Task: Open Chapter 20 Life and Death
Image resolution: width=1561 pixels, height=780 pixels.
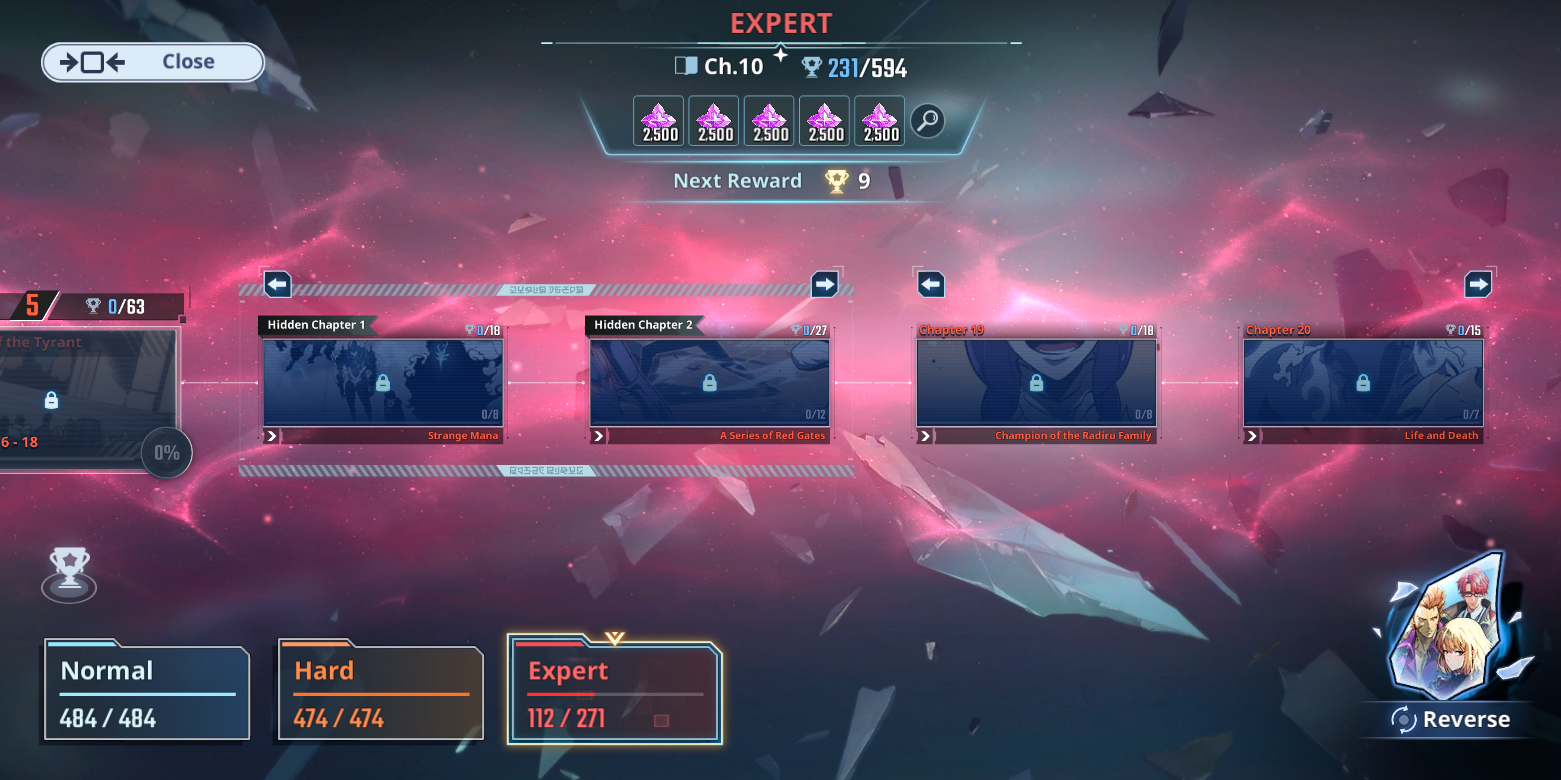Action: coord(1362,383)
